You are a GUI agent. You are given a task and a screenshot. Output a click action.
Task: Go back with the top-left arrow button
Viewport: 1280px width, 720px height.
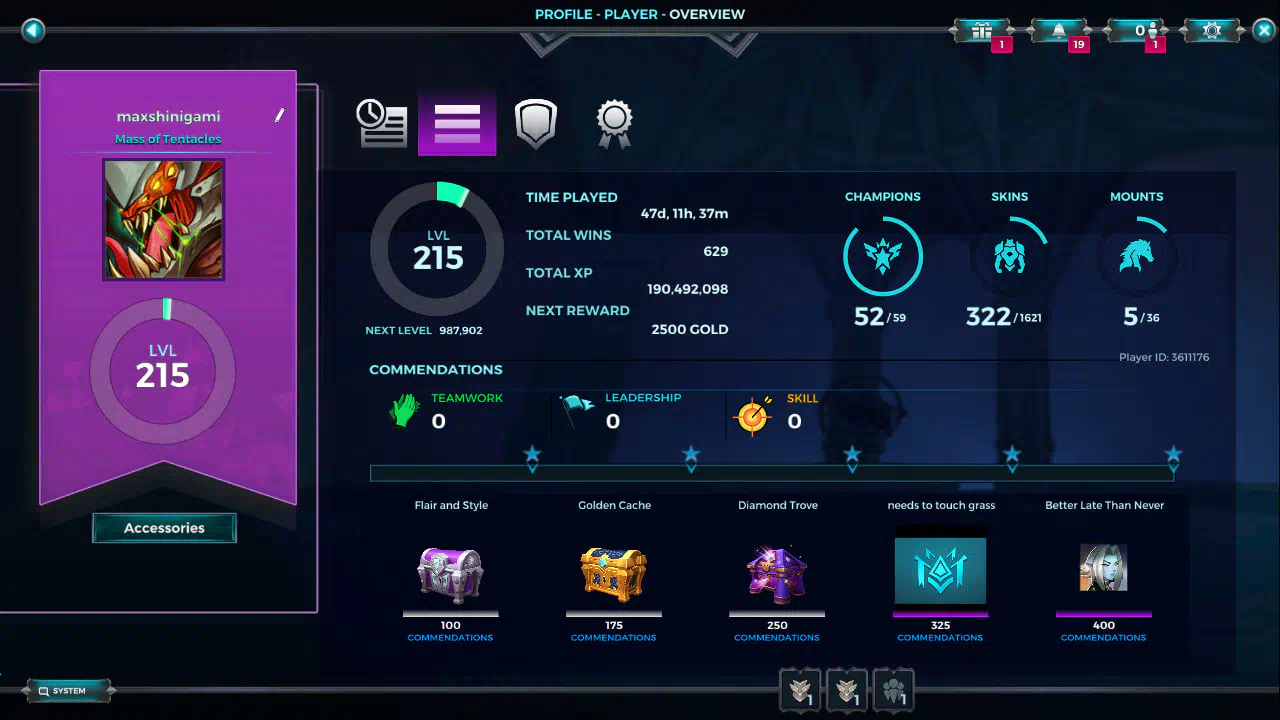(33, 30)
